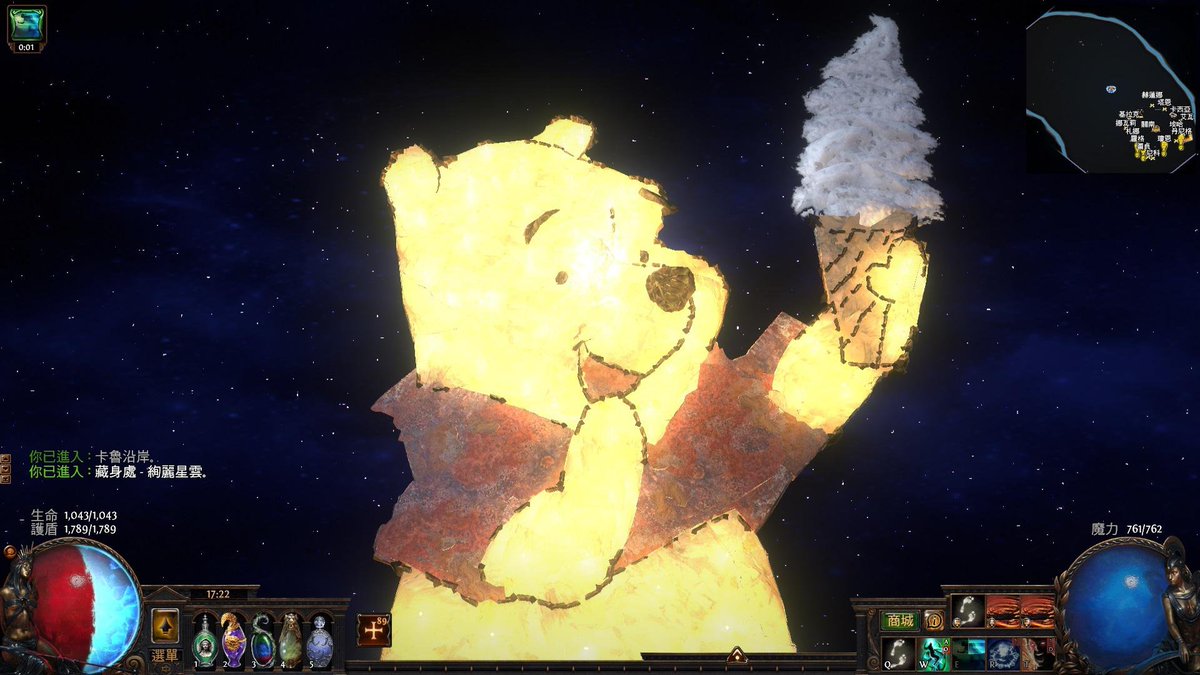Image resolution: width=1200 pixels, height=675 pixels.
Task: Use the pale green flask in slot 4
Action: [x=290, y=639]
